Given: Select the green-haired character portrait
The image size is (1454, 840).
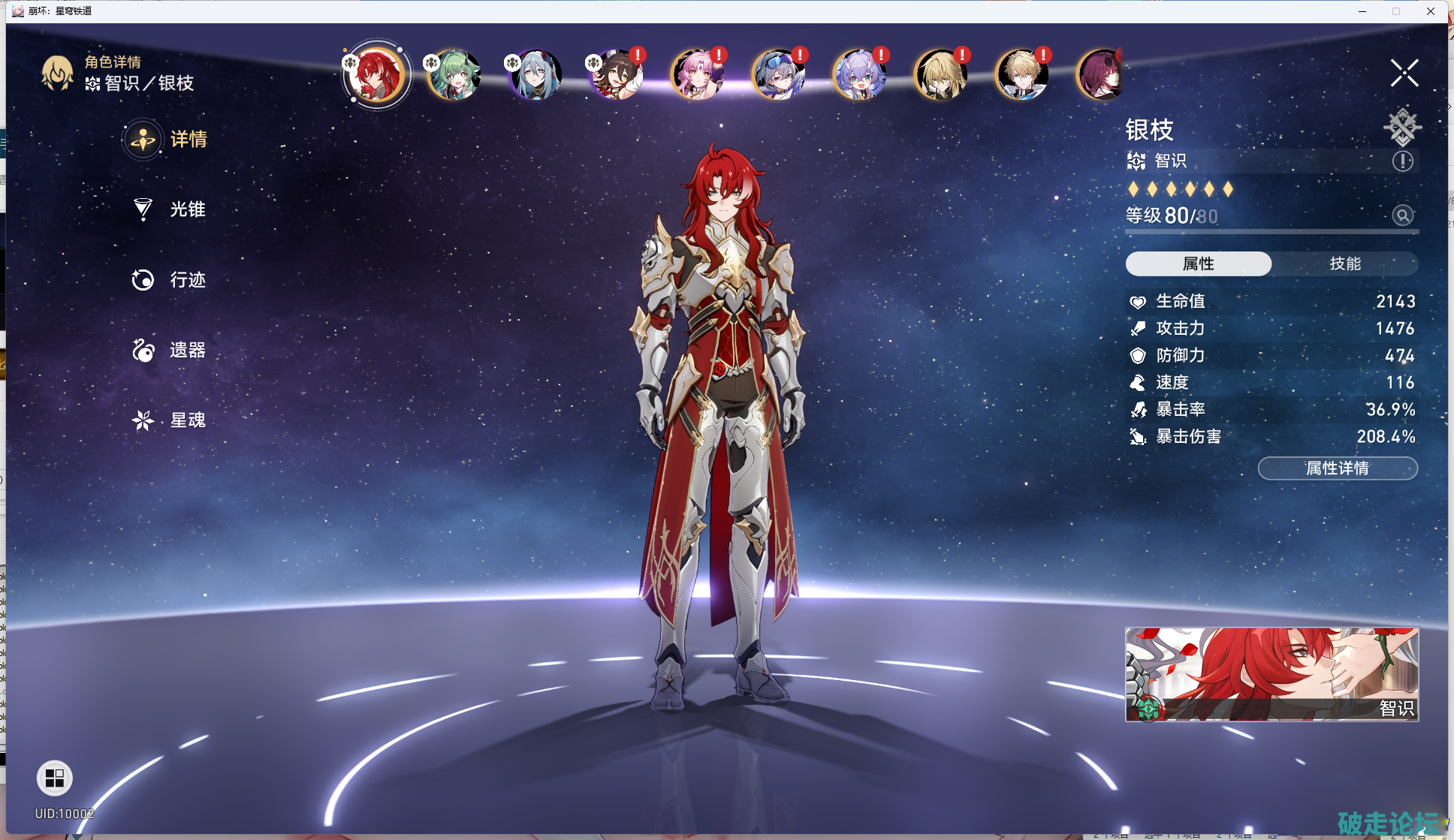Looking at the screenshot, I should pos(454,75).
